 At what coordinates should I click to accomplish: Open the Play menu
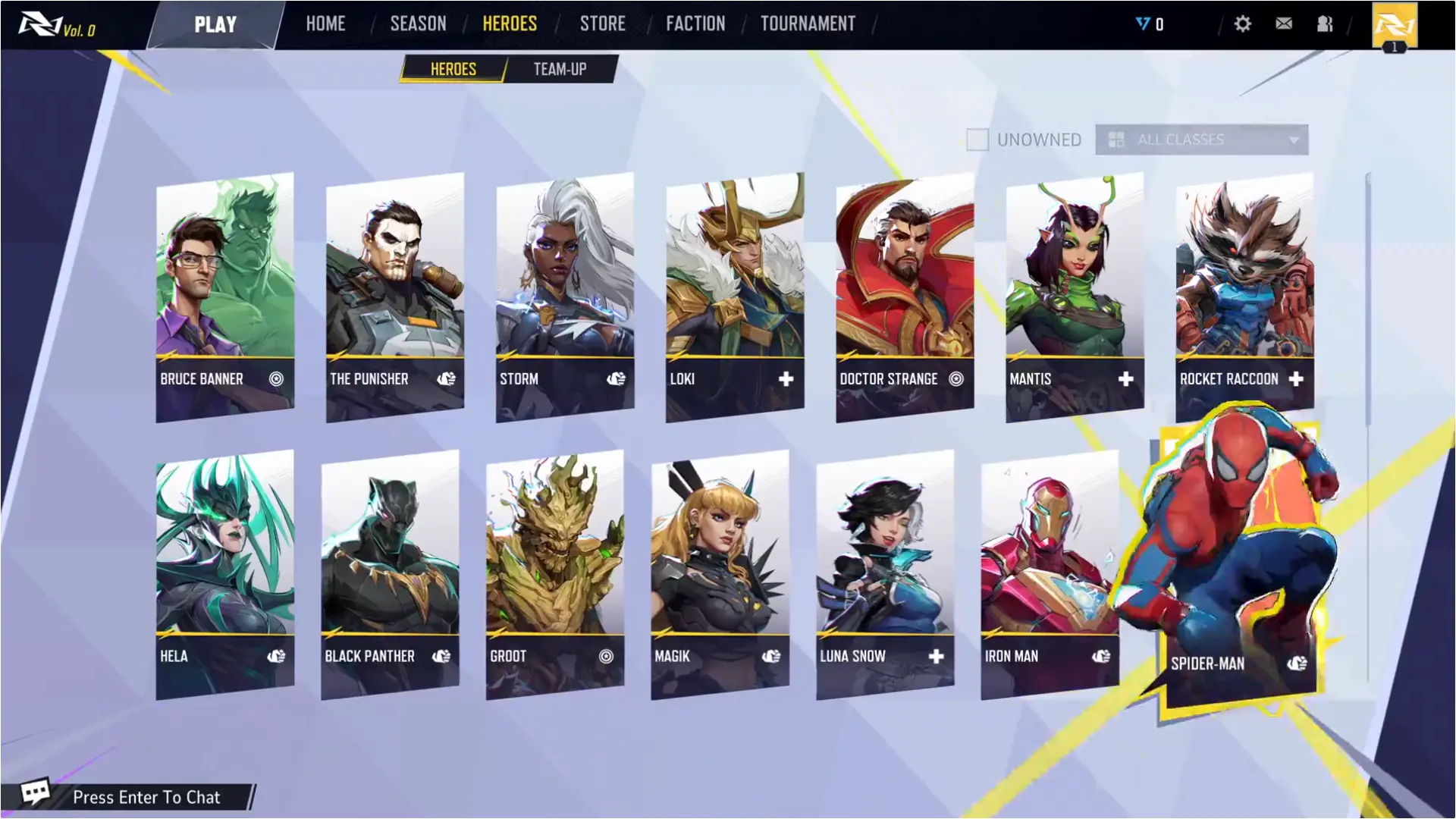215,25
